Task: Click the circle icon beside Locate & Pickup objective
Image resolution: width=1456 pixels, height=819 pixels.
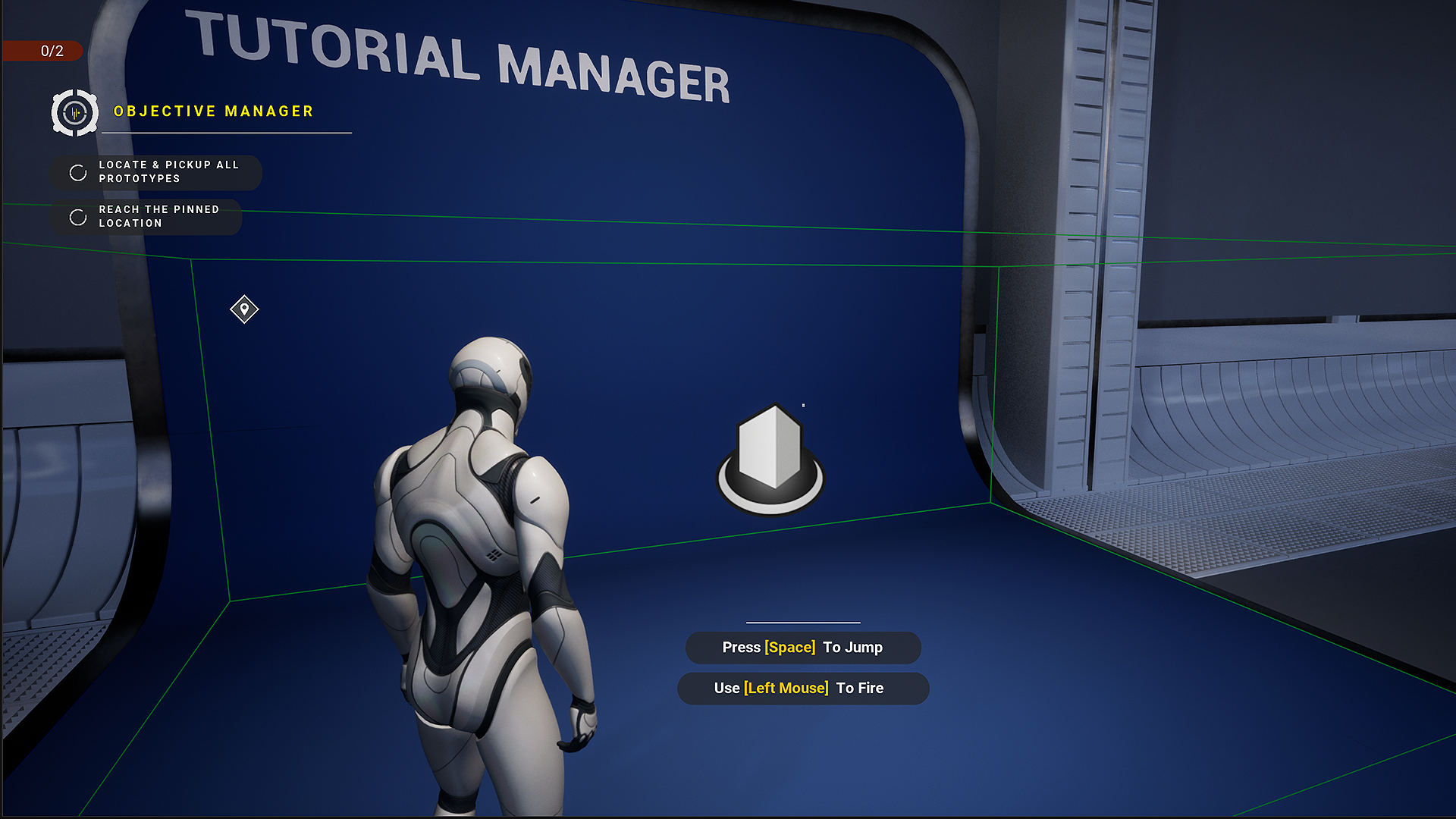Action: click(x=78, y=172)
